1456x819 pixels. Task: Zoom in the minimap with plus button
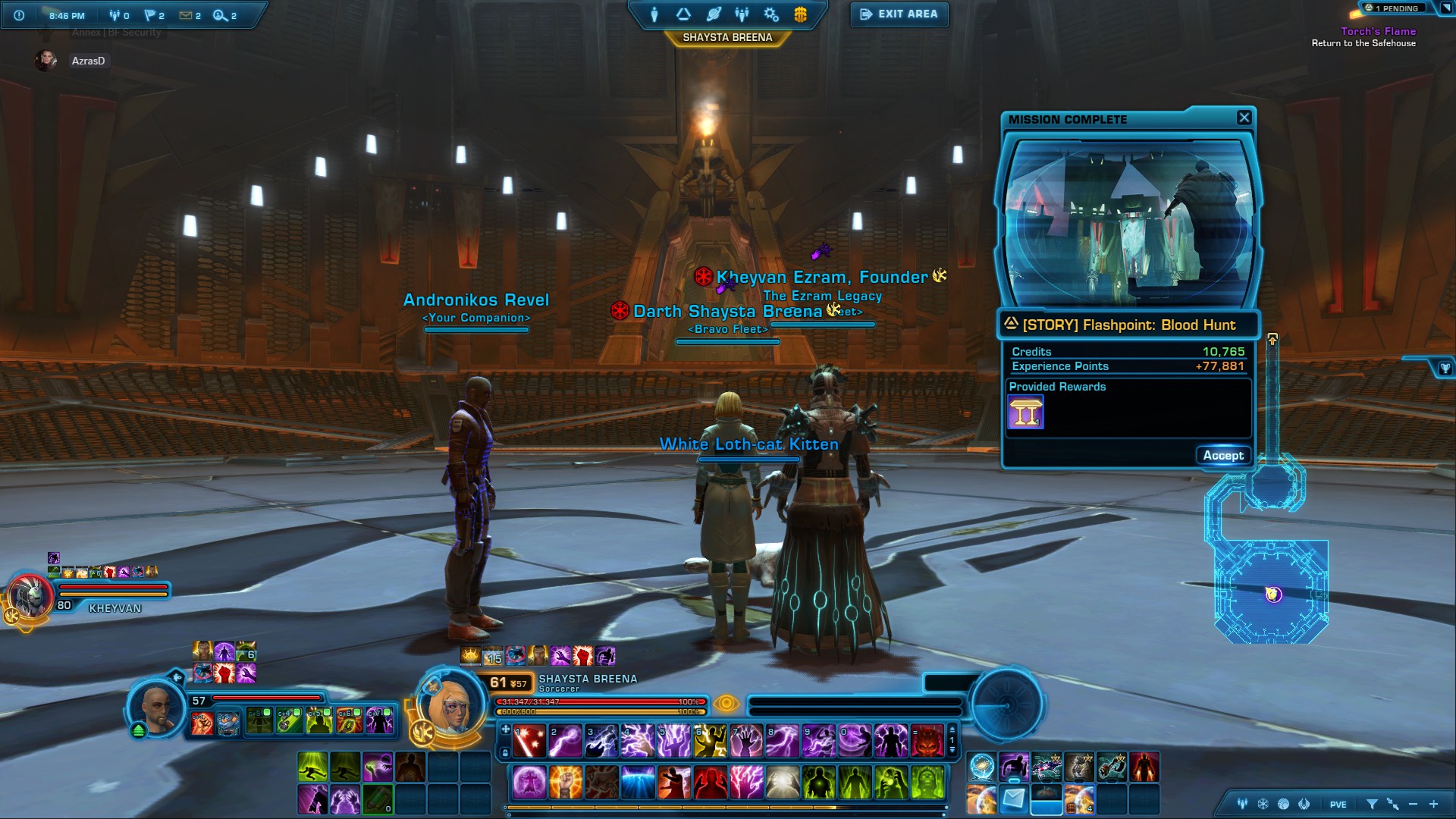pyautogui.click(x=1433, y=804)
